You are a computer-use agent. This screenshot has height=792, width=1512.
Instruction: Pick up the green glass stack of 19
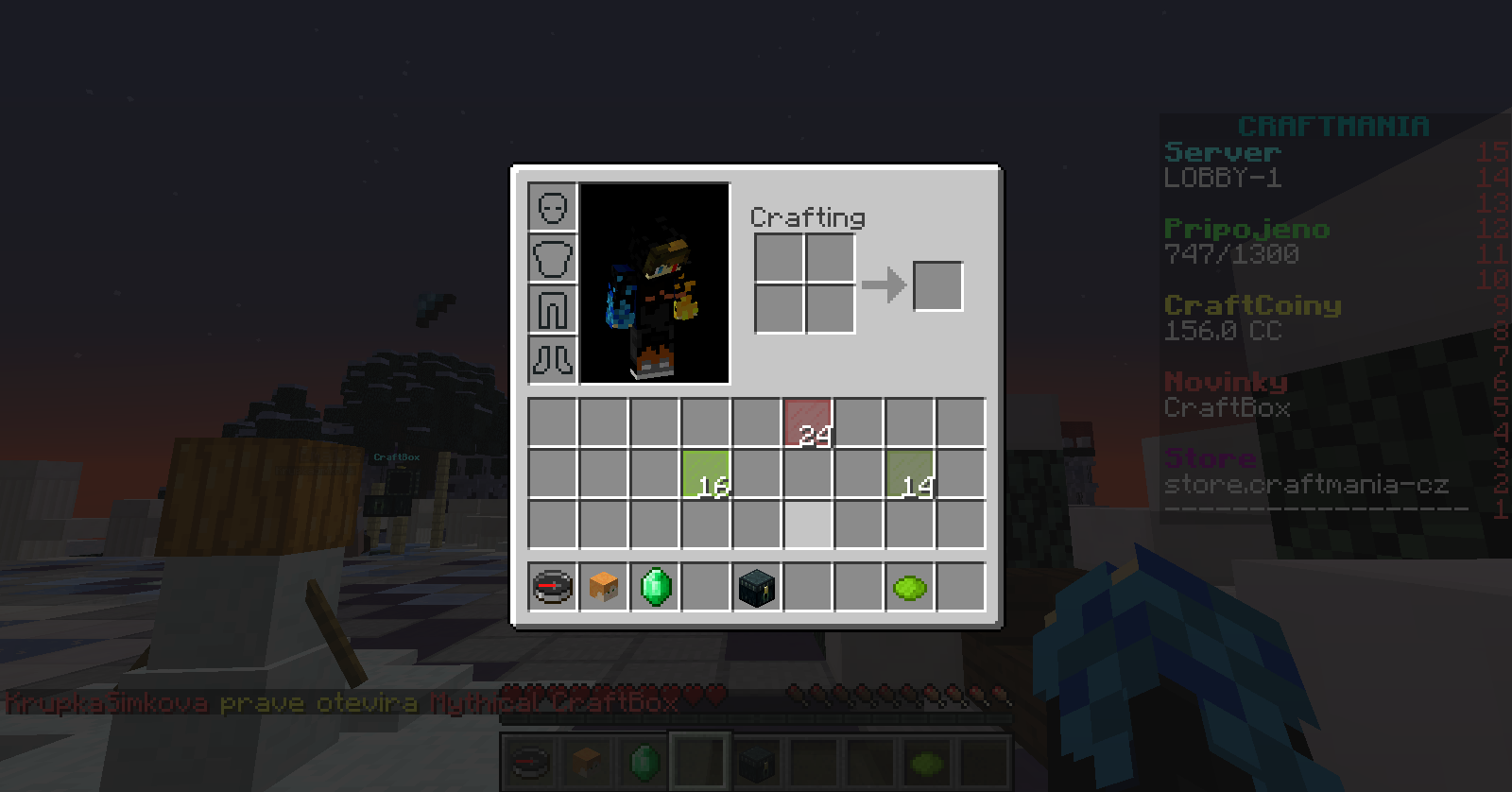pos(910,473)
